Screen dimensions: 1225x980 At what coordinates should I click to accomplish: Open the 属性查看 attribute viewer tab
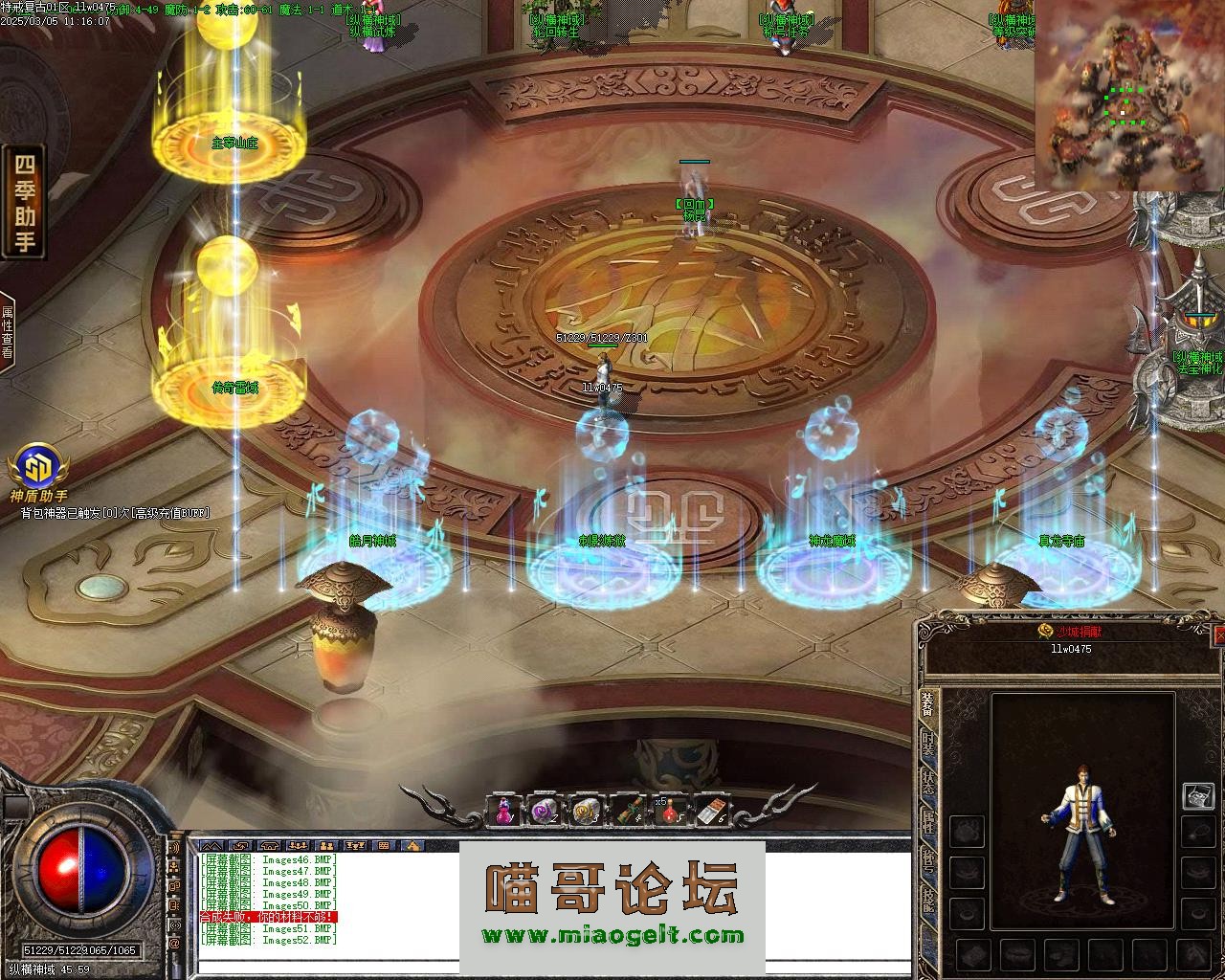click(x=8, y=331)
